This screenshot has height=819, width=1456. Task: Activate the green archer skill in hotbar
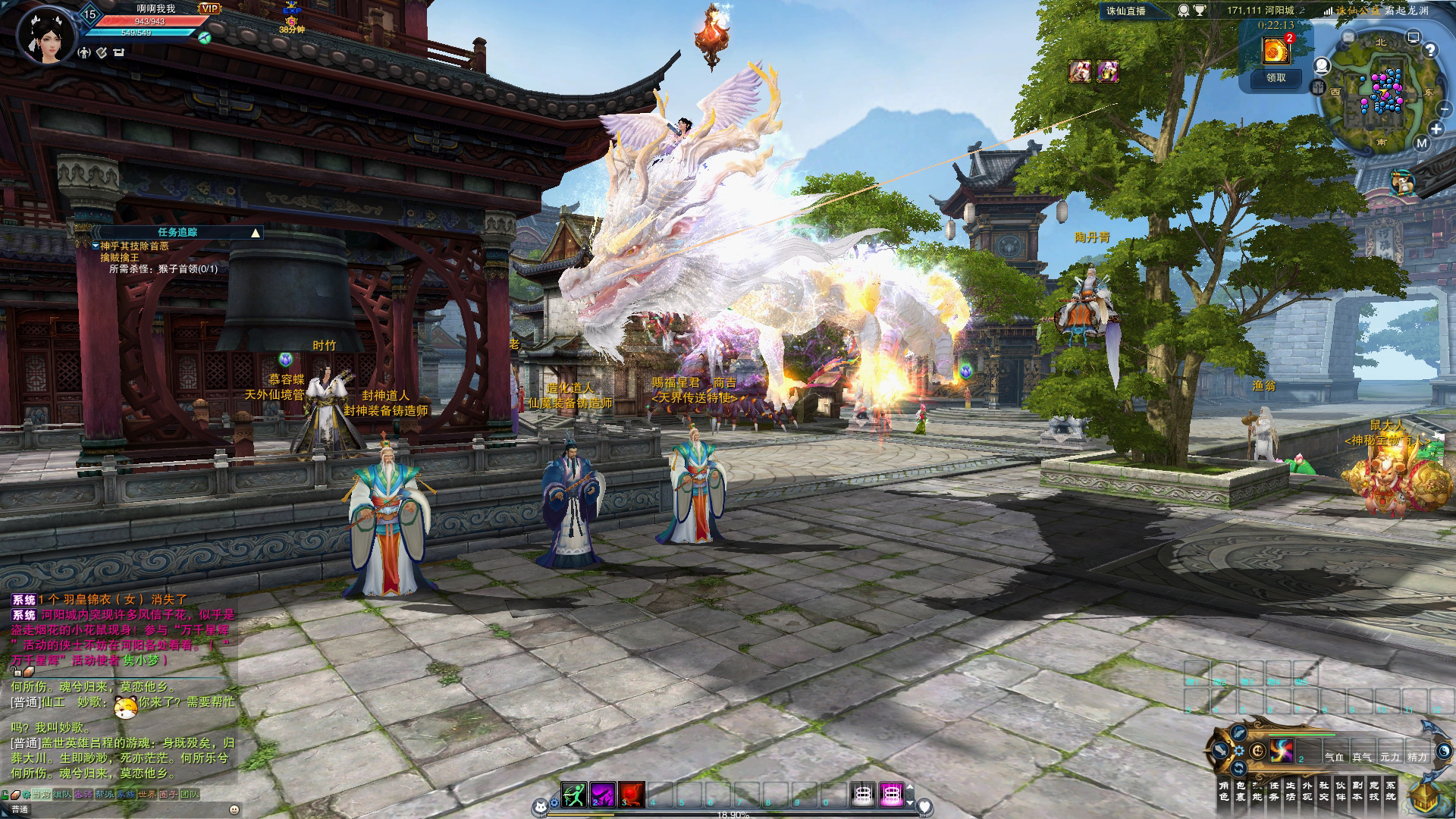click(573, 794)
